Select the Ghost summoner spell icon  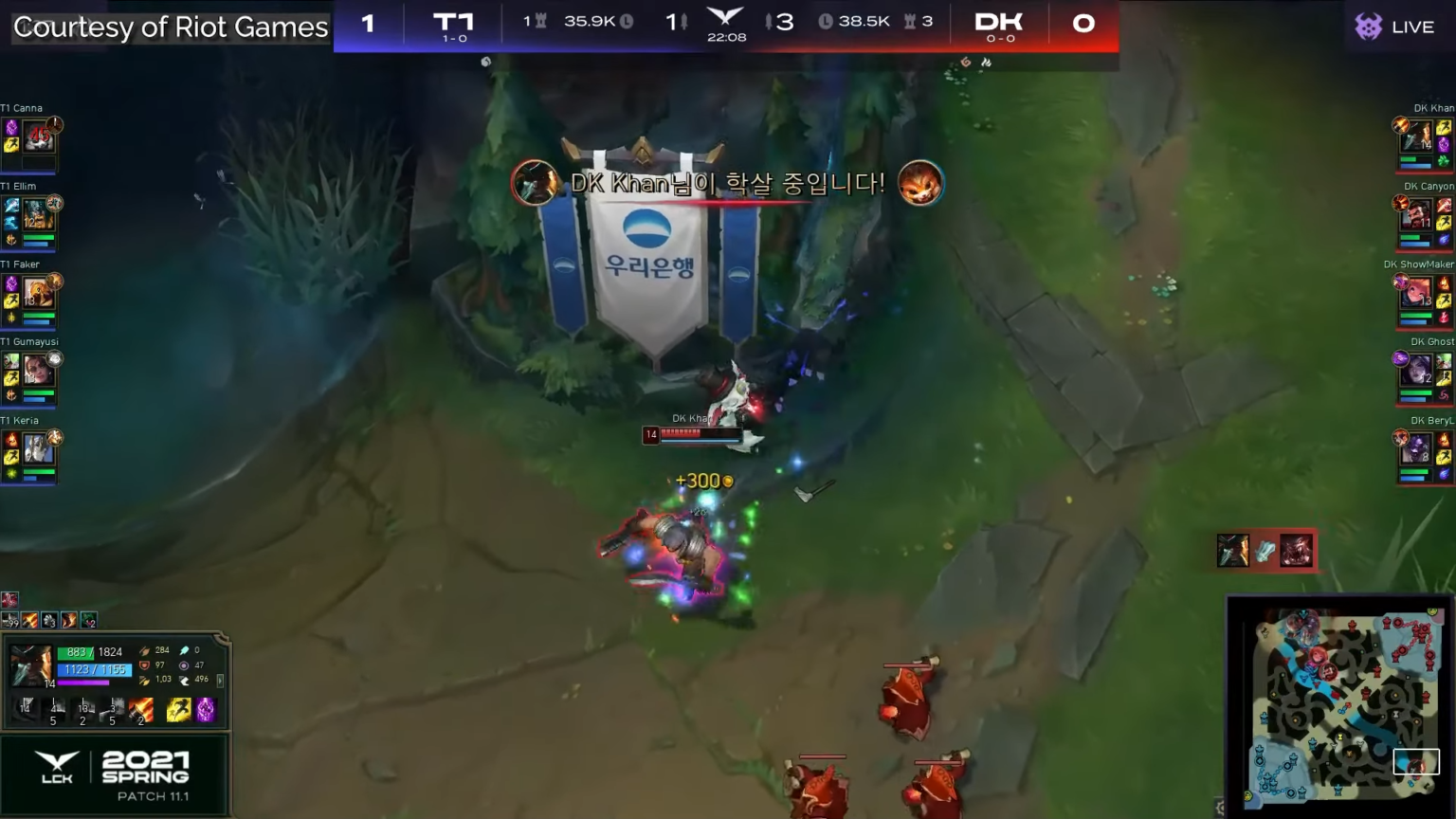[179, 709]
